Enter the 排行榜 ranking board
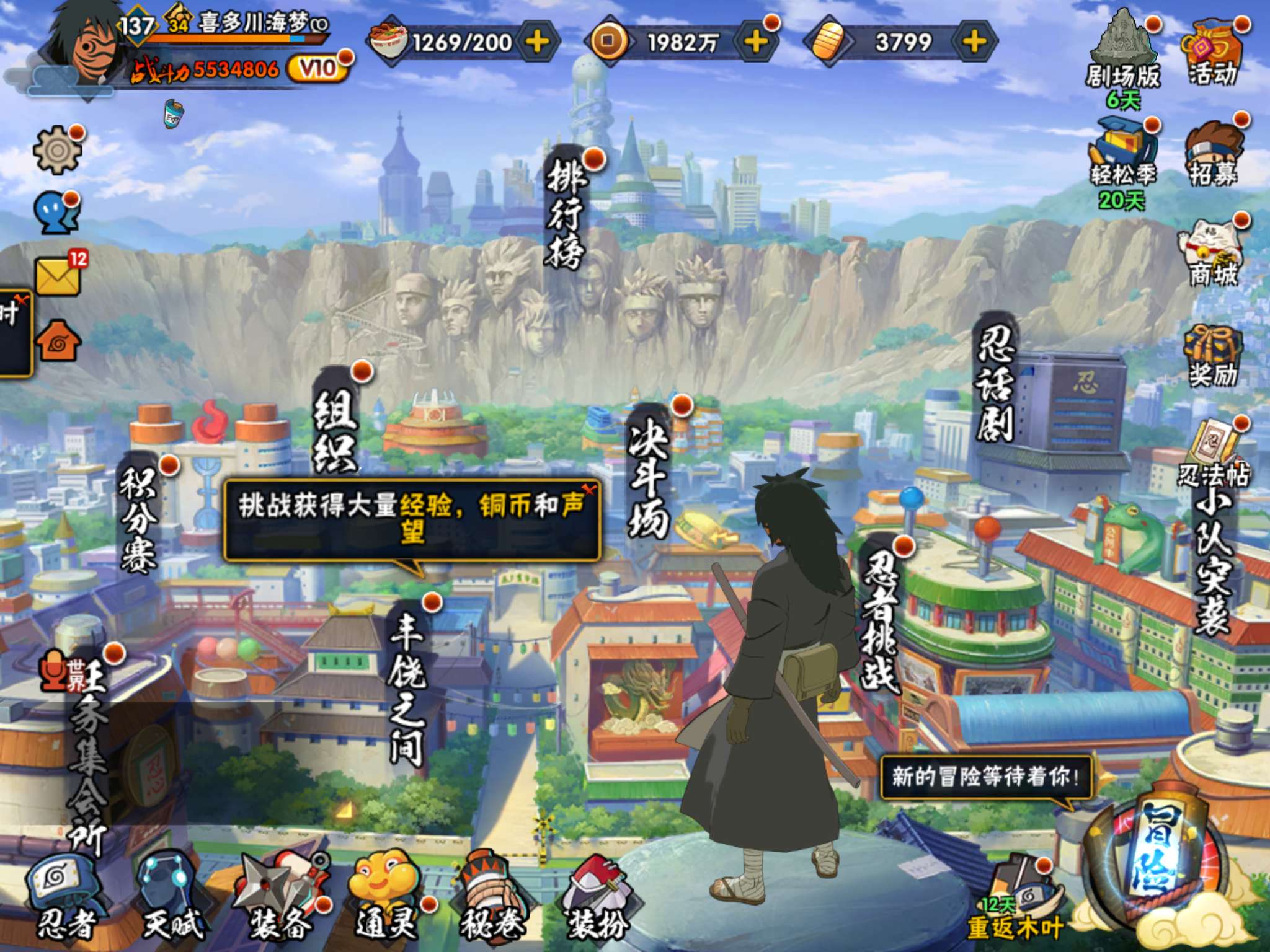Screen dimensions: 1270x952 566,212
